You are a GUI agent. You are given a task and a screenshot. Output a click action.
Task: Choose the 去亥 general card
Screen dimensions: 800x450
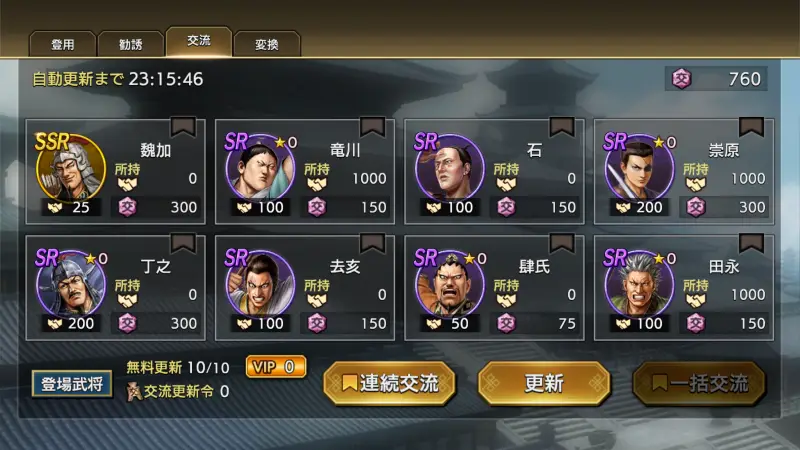click(x=305, y=288)
